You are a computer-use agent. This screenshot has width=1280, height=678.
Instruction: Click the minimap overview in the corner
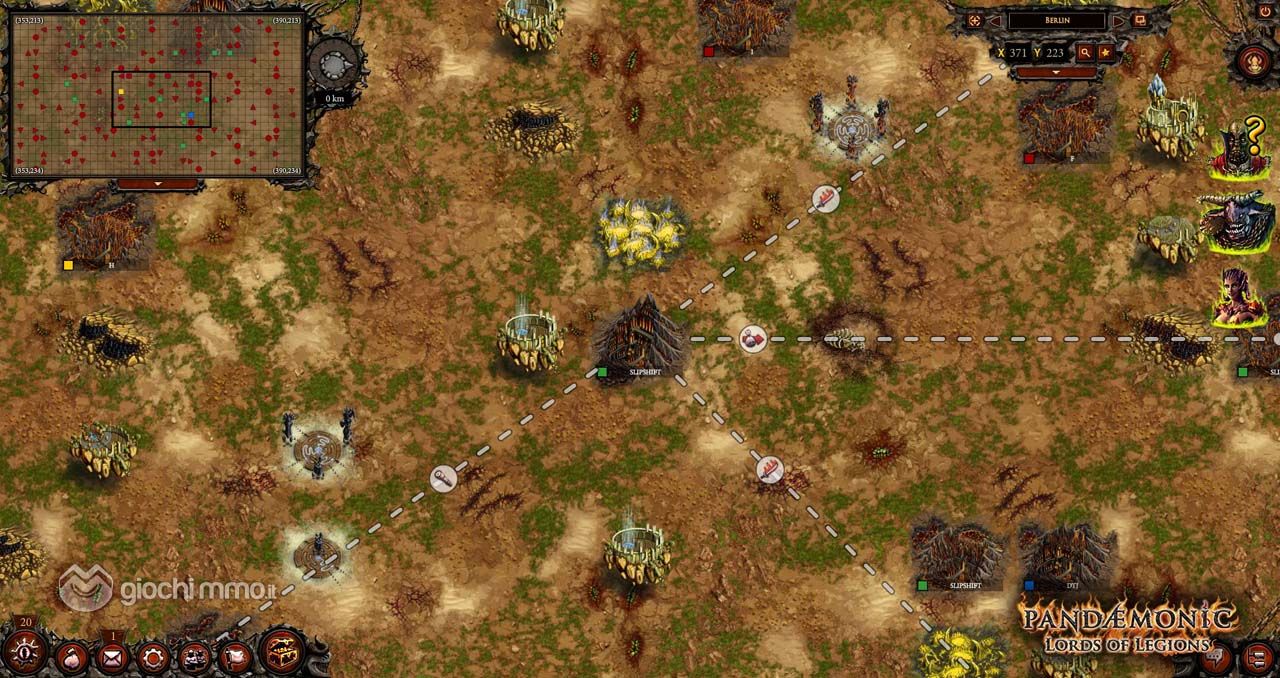click(159, 96)
